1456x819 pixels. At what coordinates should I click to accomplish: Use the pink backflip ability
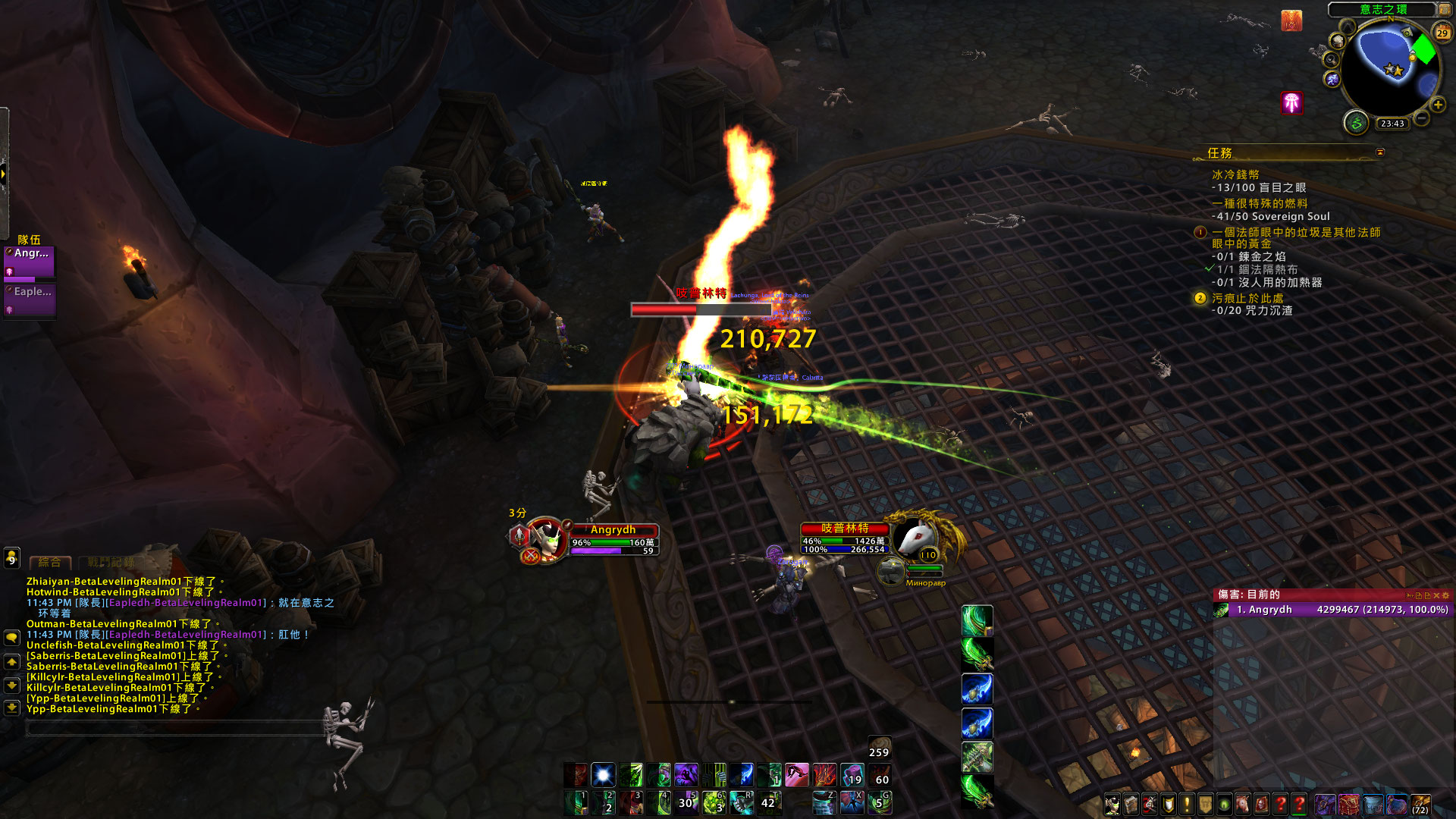796,775
